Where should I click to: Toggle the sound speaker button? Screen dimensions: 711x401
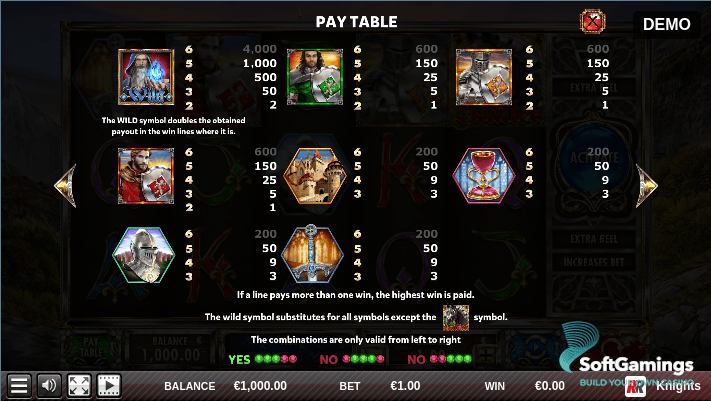[48, 386]
